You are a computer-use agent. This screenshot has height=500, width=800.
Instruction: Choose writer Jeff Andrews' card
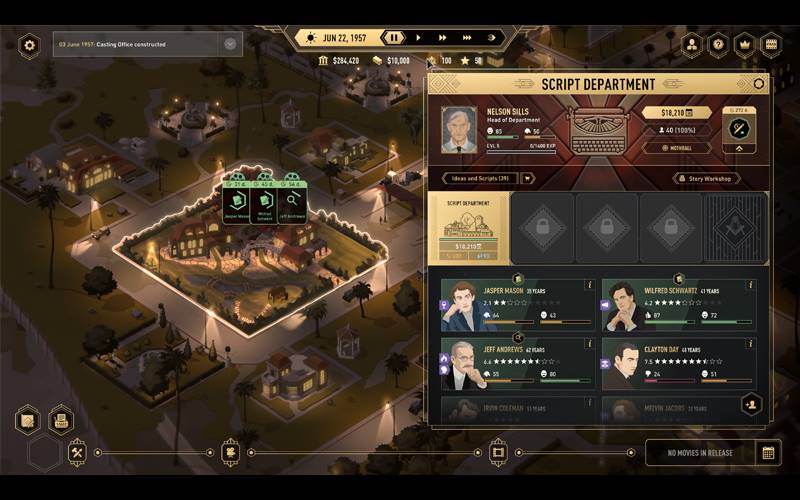tap(517, 363)
